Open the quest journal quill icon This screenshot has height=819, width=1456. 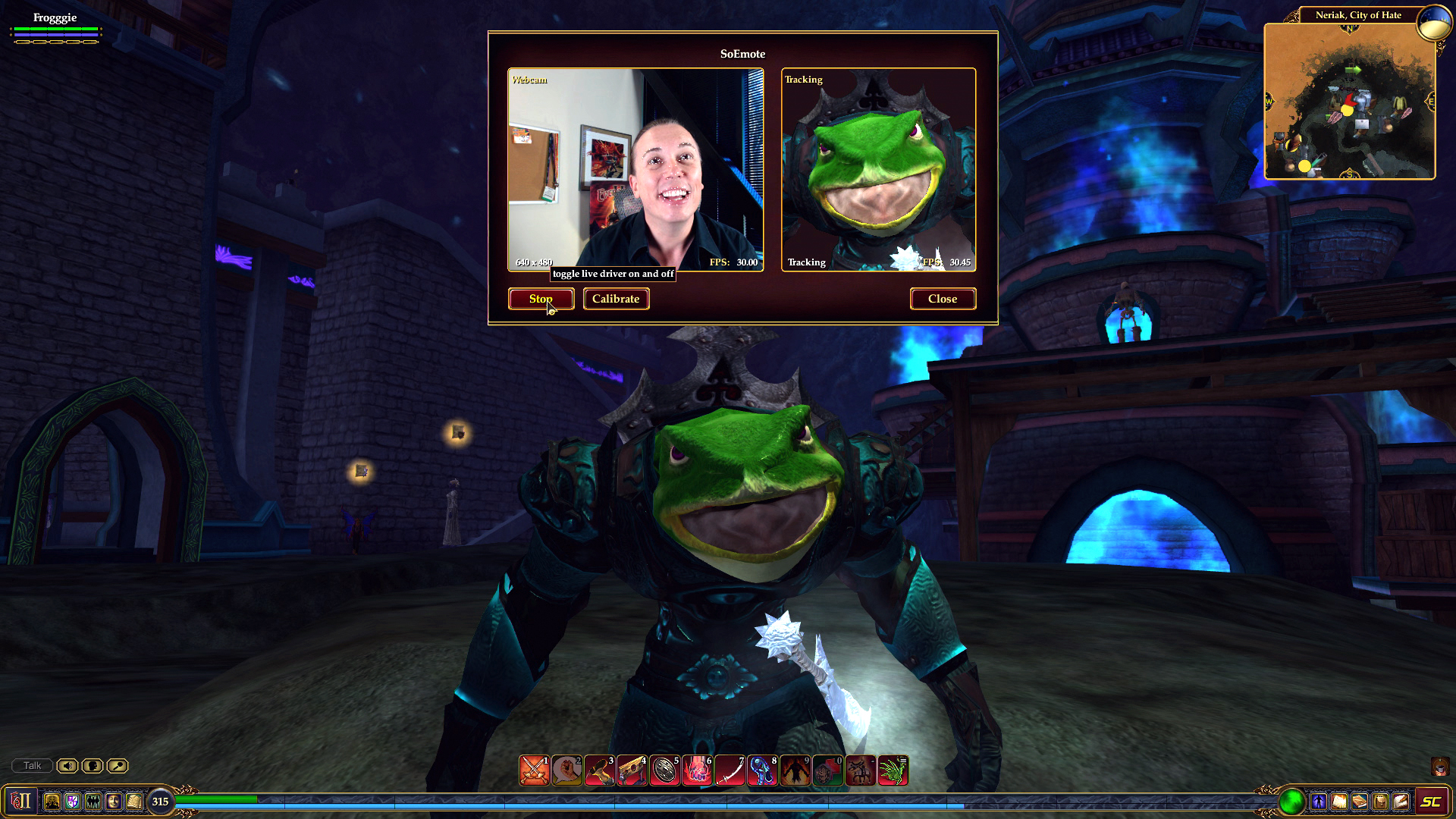(1401, 801)
